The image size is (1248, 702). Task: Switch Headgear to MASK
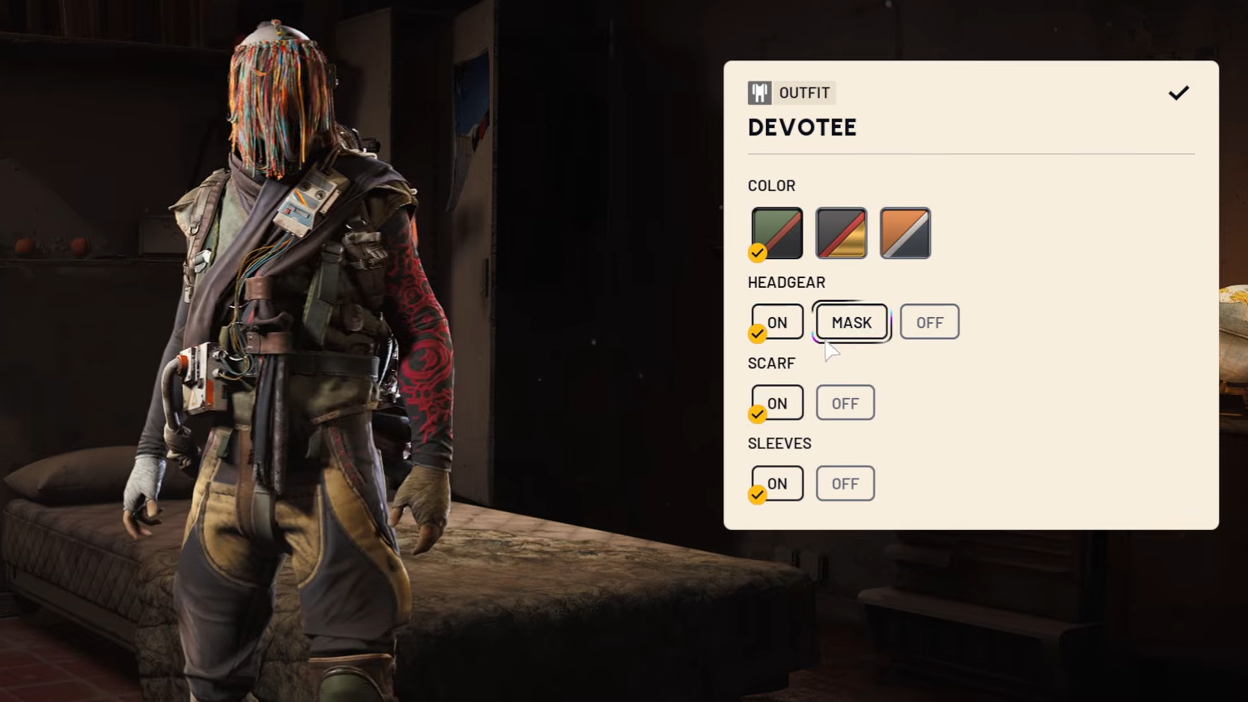point(851,322)
